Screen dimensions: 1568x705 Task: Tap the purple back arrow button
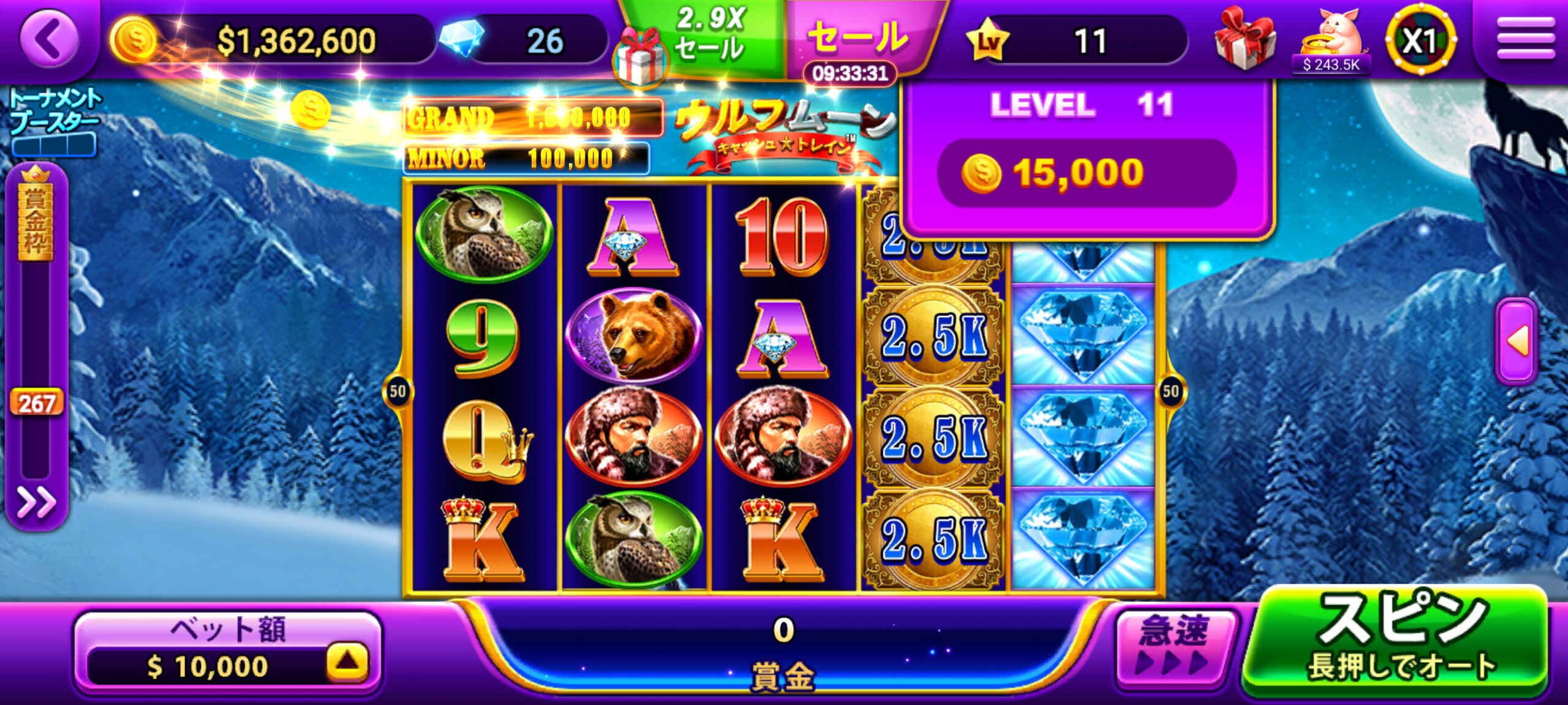[x=49, y=38]
